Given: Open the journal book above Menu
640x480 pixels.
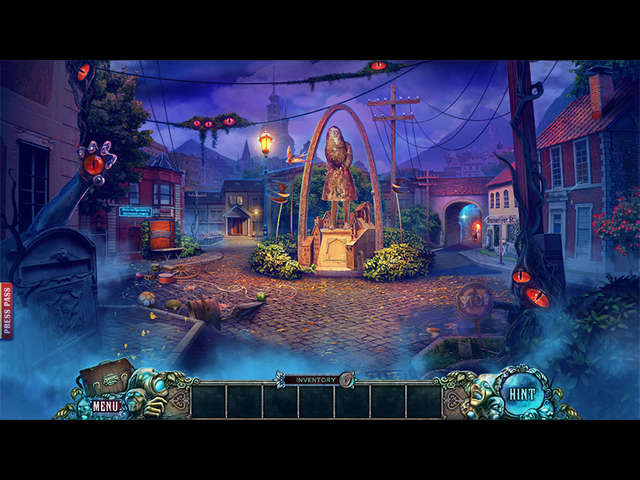Looking at the screenshot, I should [108, 377].
